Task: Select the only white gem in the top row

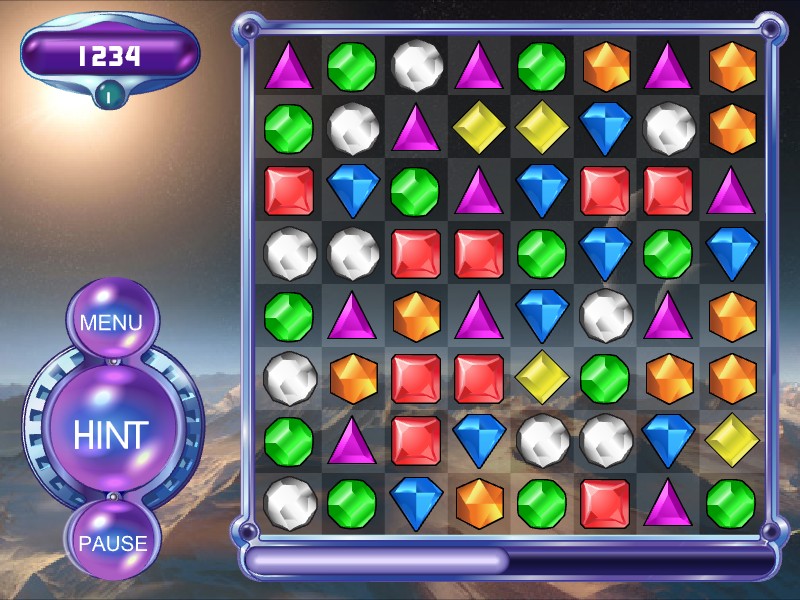Action: pyautogui.click(x=416, y=66)
